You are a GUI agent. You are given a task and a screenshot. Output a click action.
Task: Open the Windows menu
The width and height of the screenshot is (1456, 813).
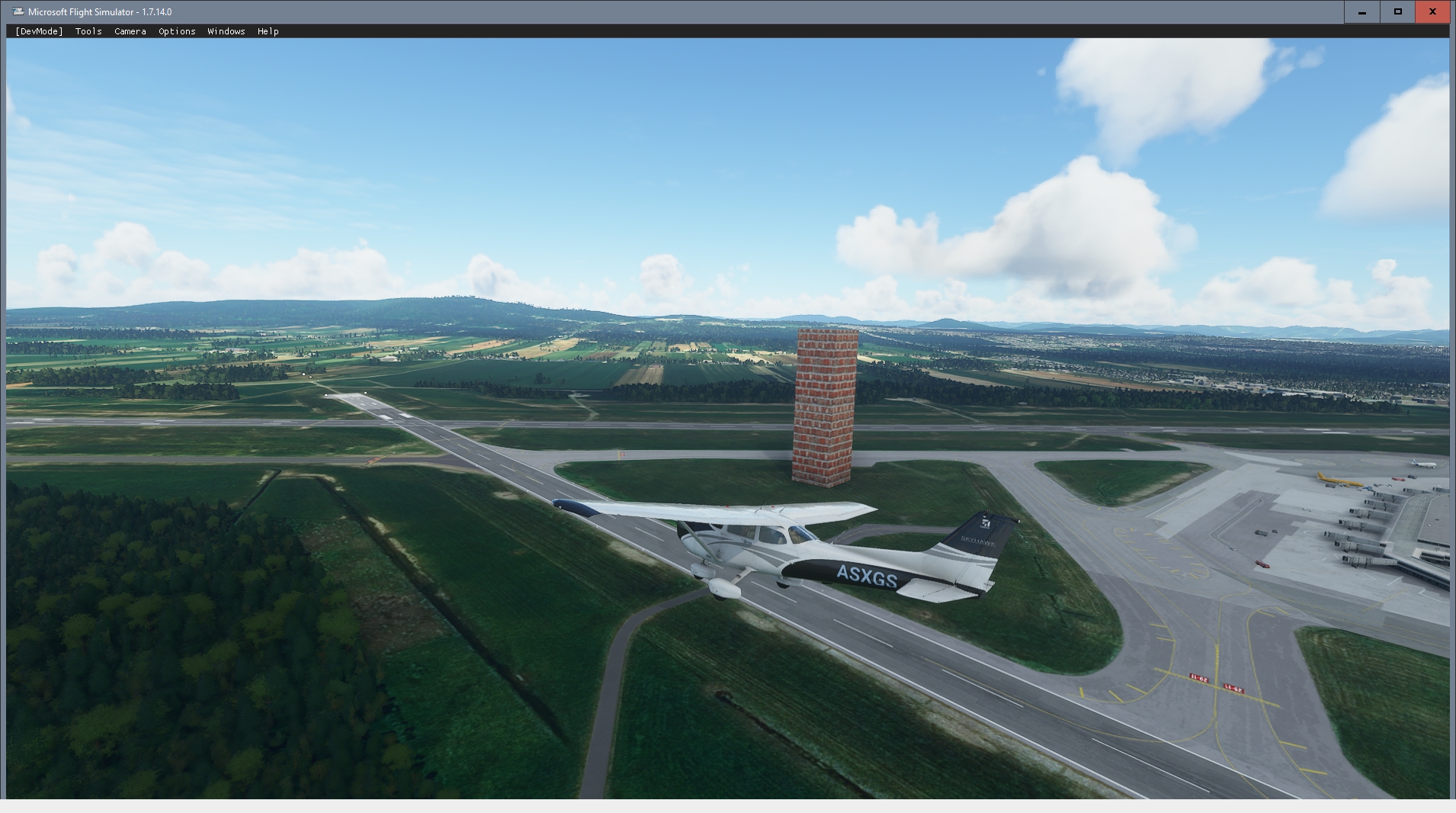226,31
